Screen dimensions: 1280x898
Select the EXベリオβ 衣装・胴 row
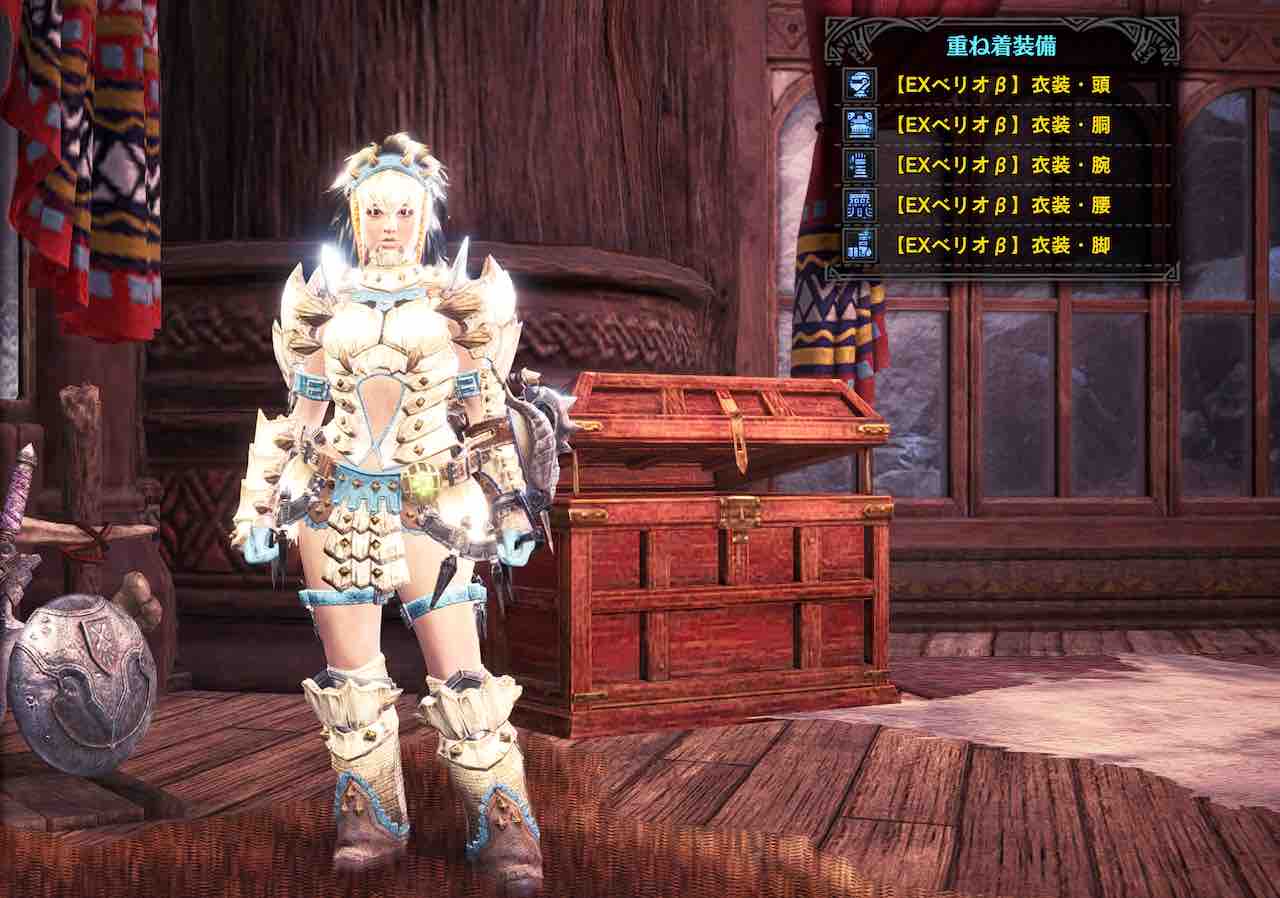[1002, 125]
